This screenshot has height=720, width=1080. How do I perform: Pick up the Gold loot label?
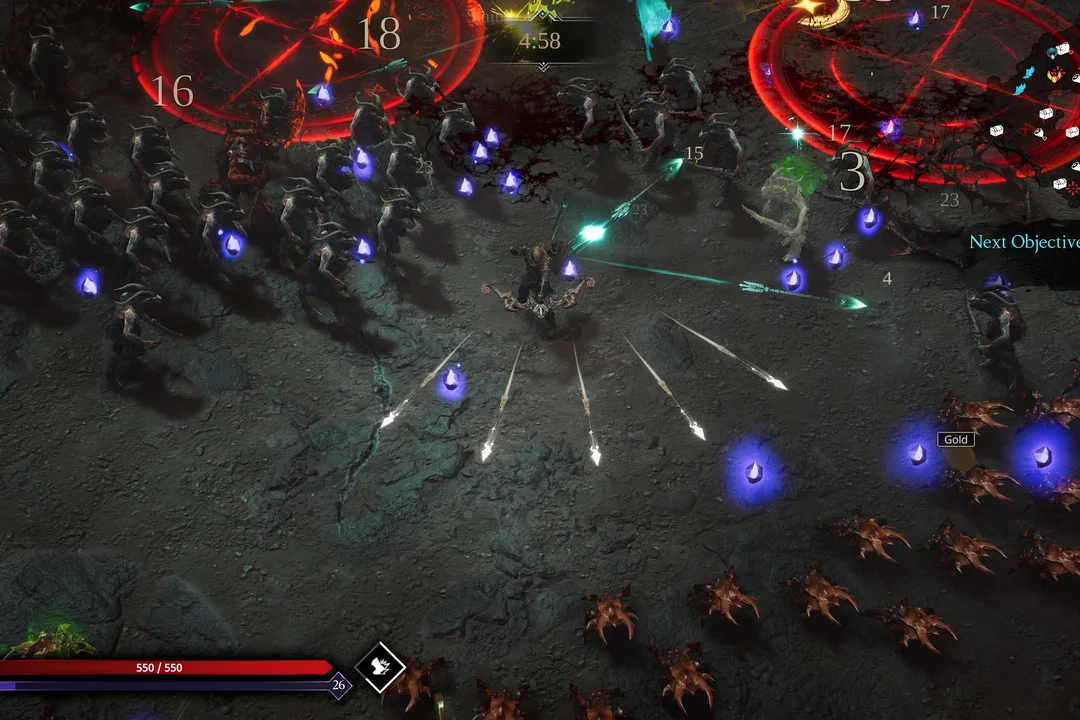click(x=956, y=440)
